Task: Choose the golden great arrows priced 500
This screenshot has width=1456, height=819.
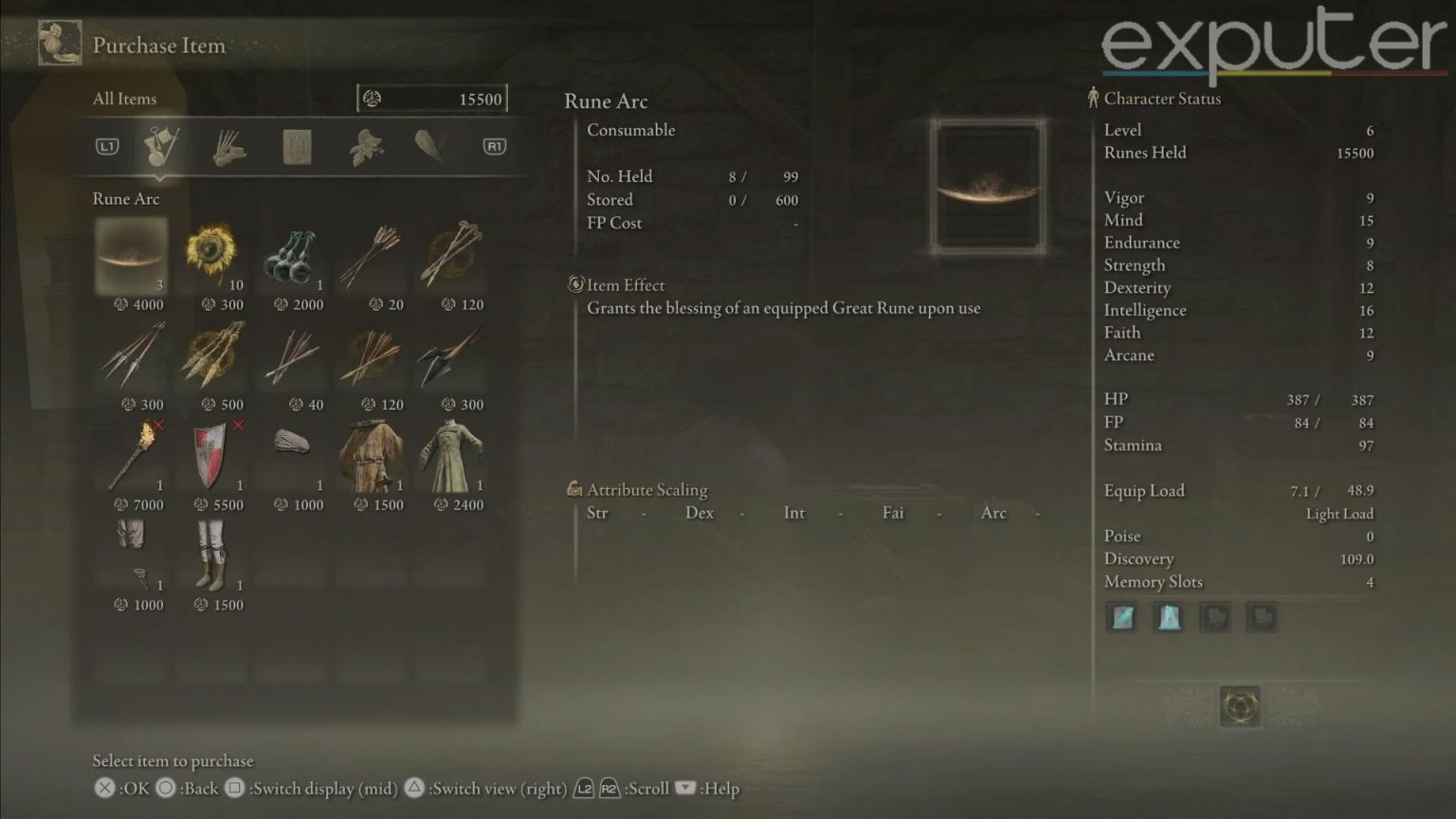Action: pyautogui.click(x=210, y=356)
